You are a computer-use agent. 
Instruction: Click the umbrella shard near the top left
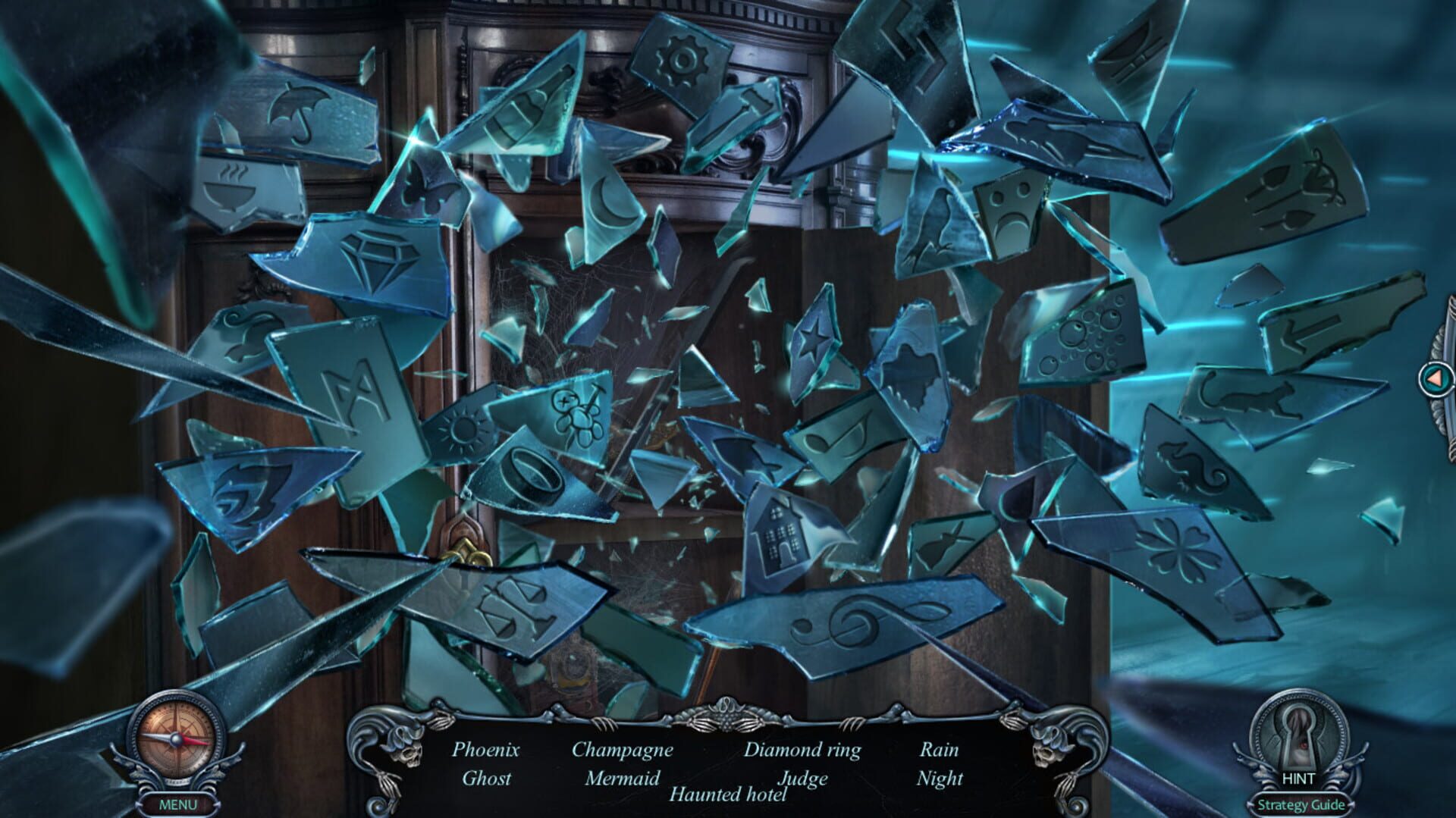[296, 111]
